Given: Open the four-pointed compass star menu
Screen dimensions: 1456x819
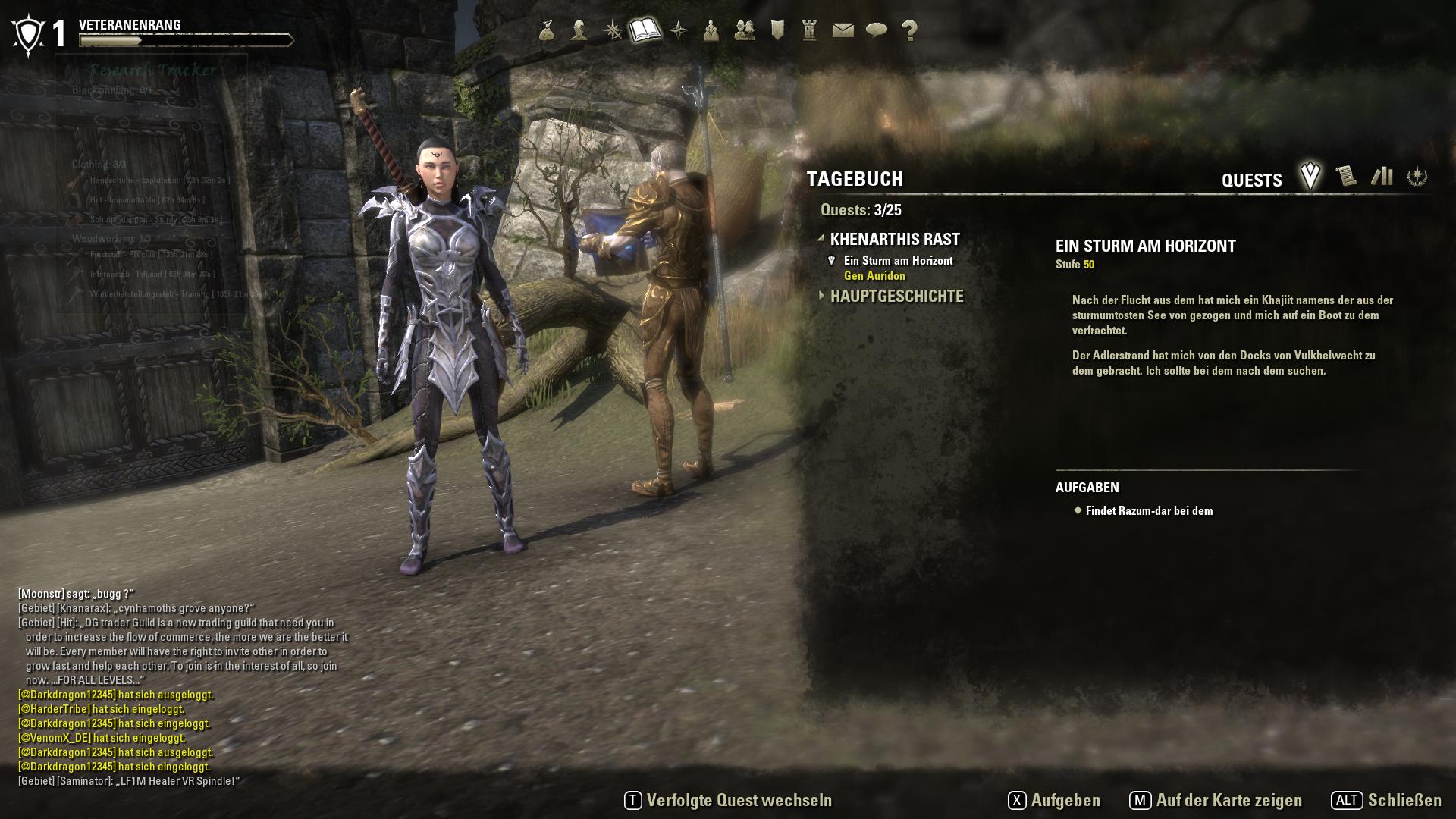Looking at the screenshot, I should tap(679, 30).
